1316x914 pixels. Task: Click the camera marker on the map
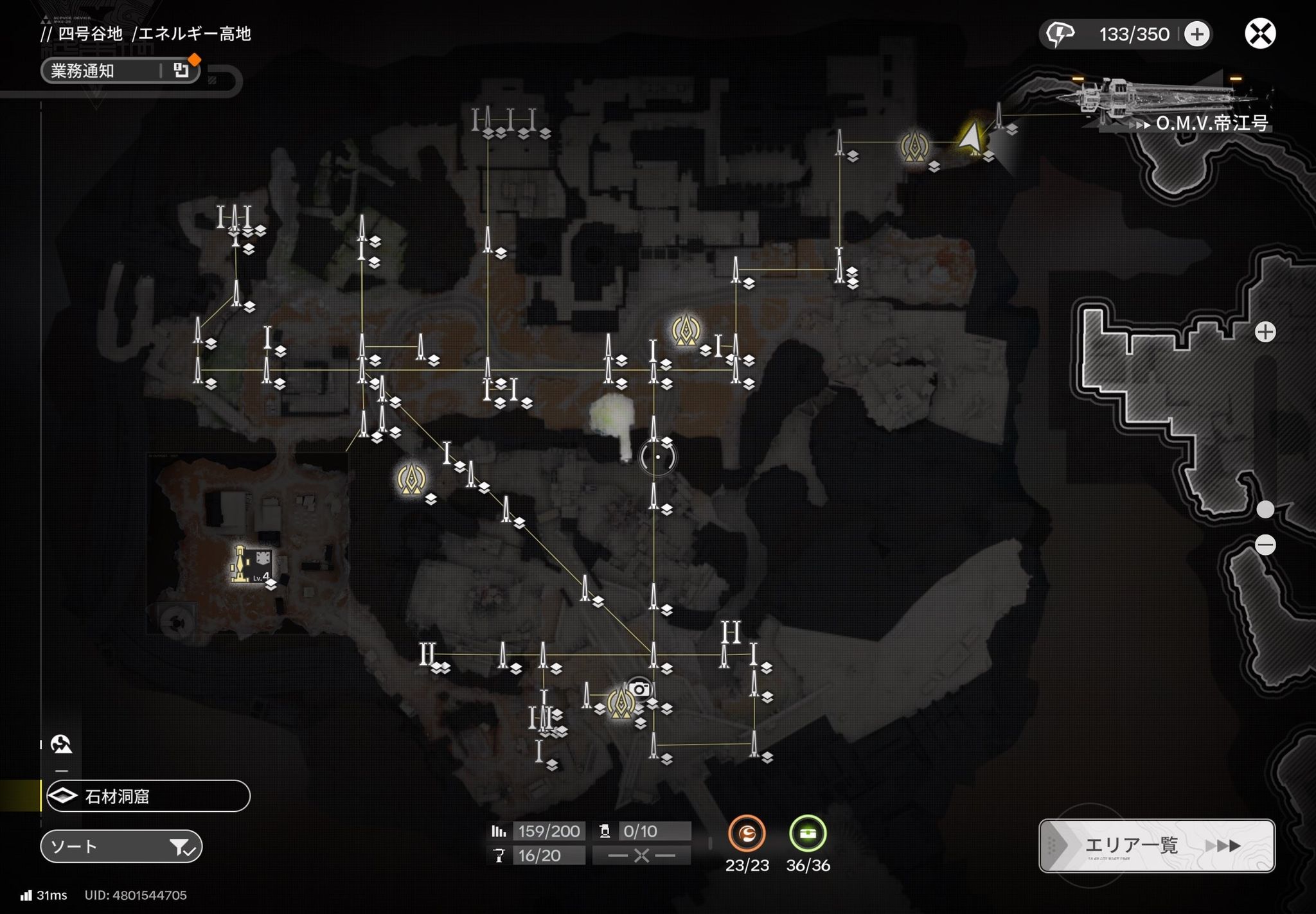coord(639,689)
